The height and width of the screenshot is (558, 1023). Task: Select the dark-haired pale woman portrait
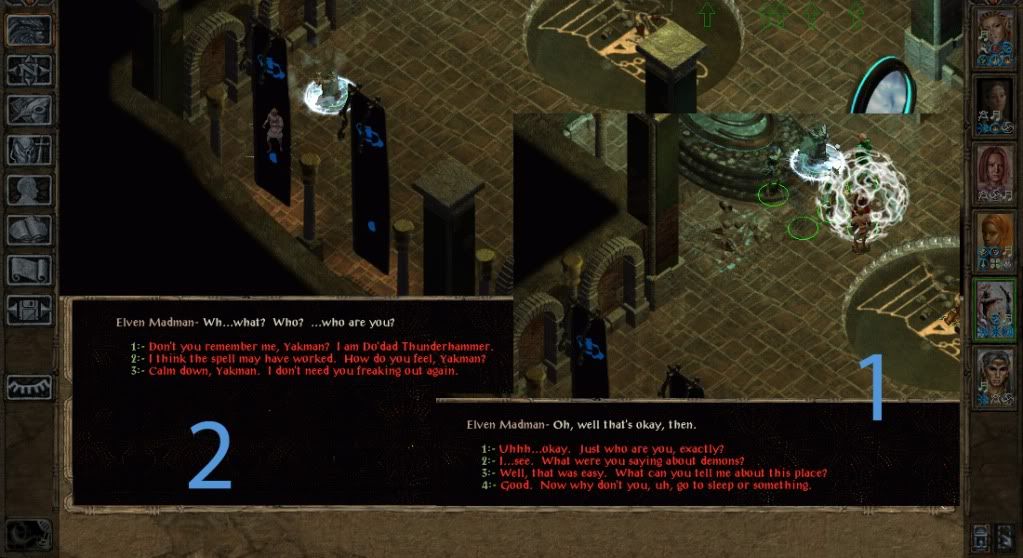click(x=993, y=107)
